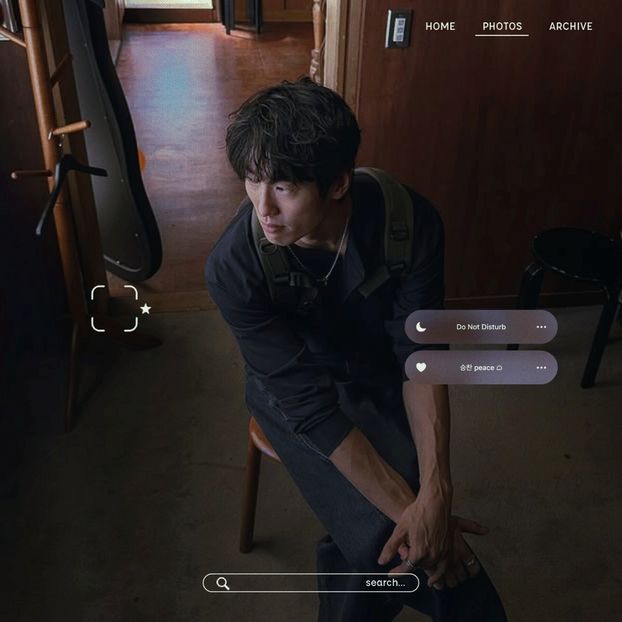Open the Do Not Disturb options dots
622x622 pixels.
(x=541, y=327)
